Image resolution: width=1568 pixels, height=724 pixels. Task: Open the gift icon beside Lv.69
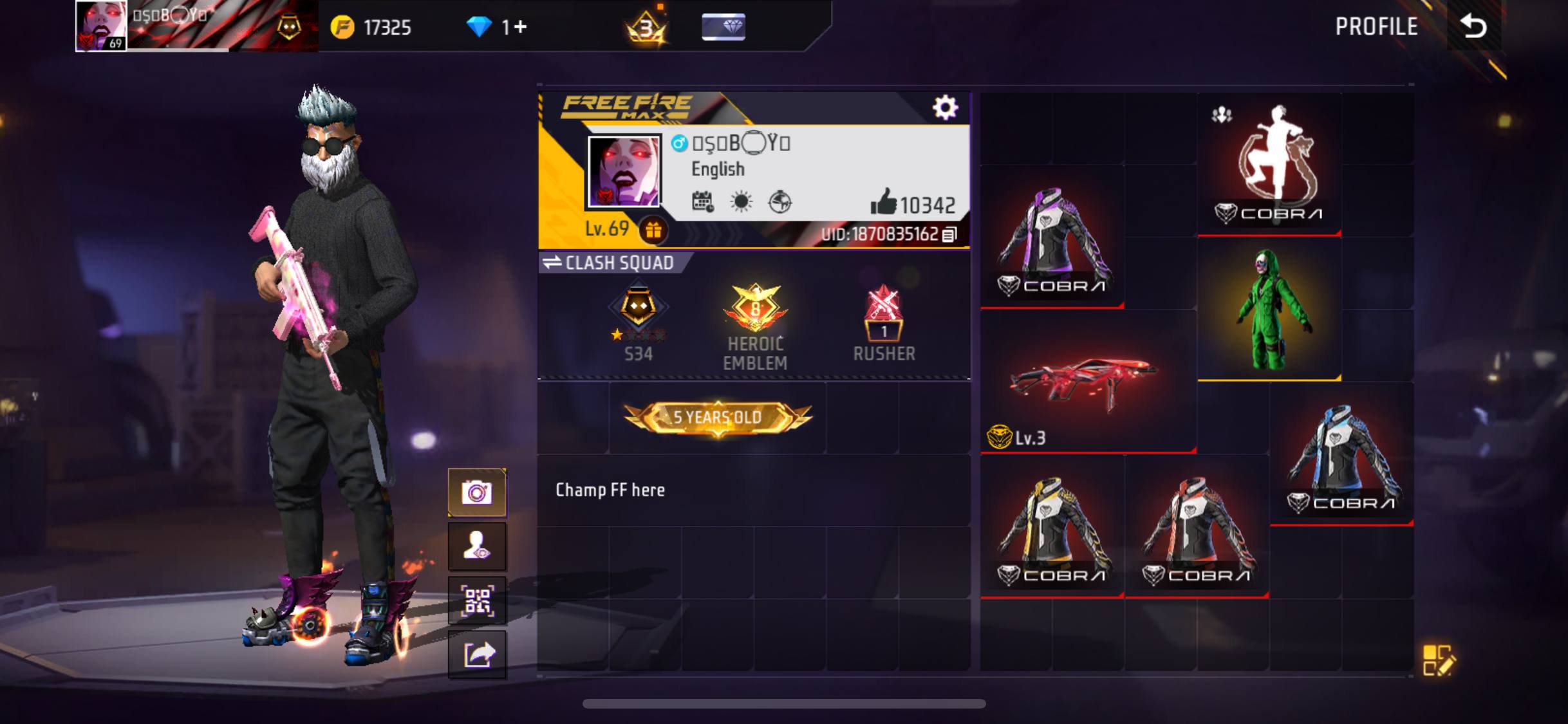click(653, 230)
